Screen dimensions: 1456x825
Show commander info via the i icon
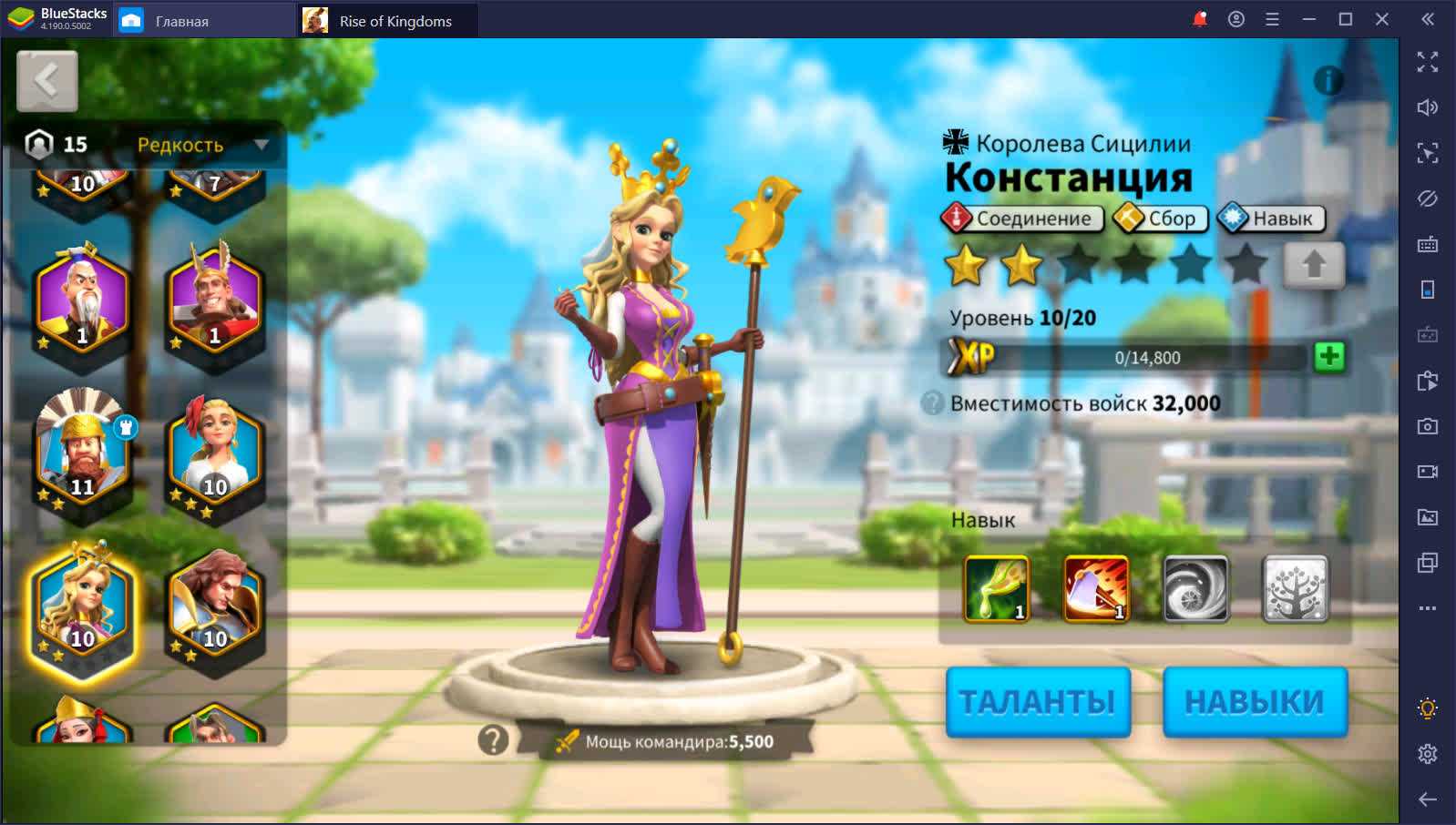[1328, 81]
